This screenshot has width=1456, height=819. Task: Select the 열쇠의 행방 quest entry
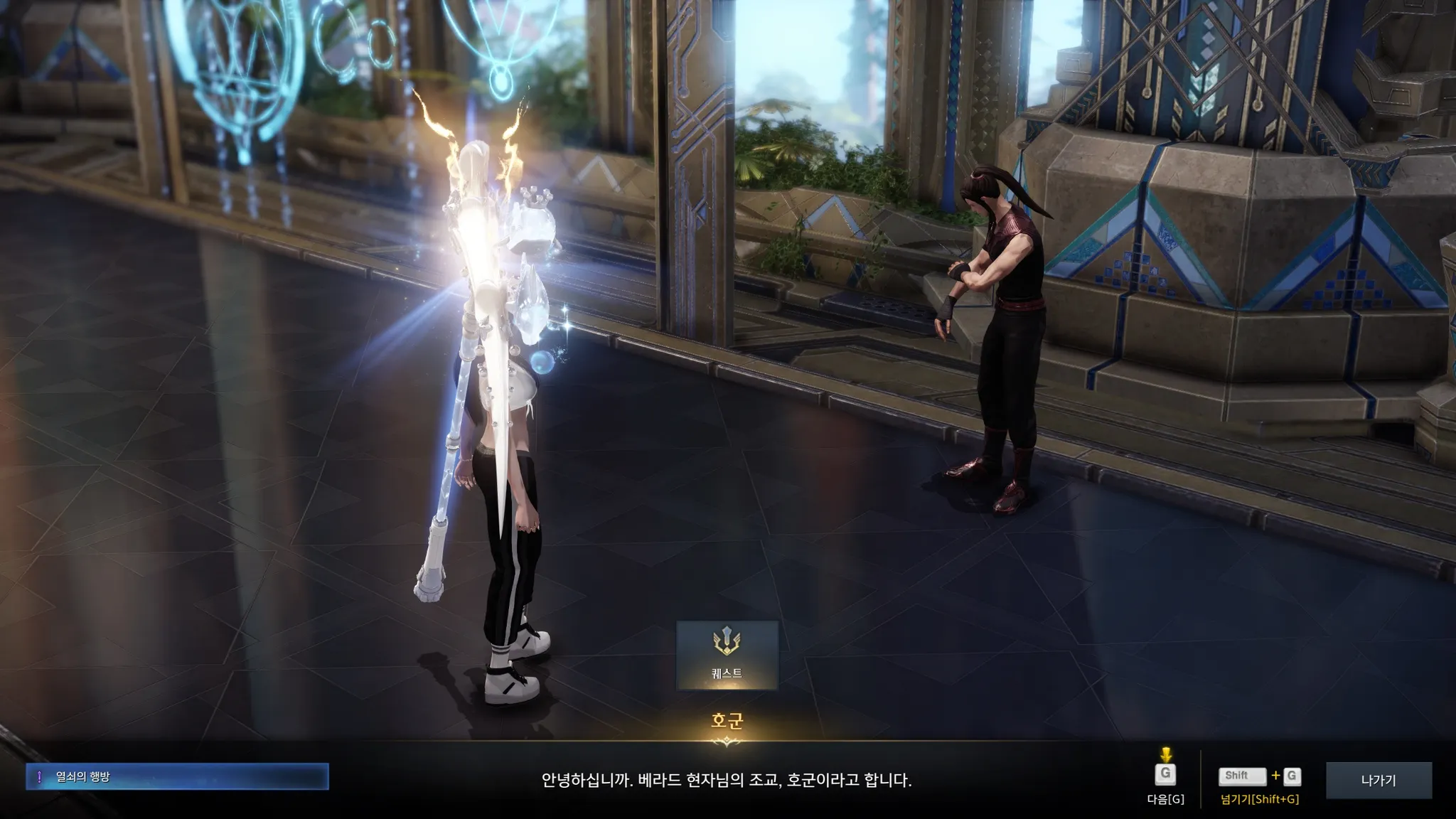tap(177, 777)
